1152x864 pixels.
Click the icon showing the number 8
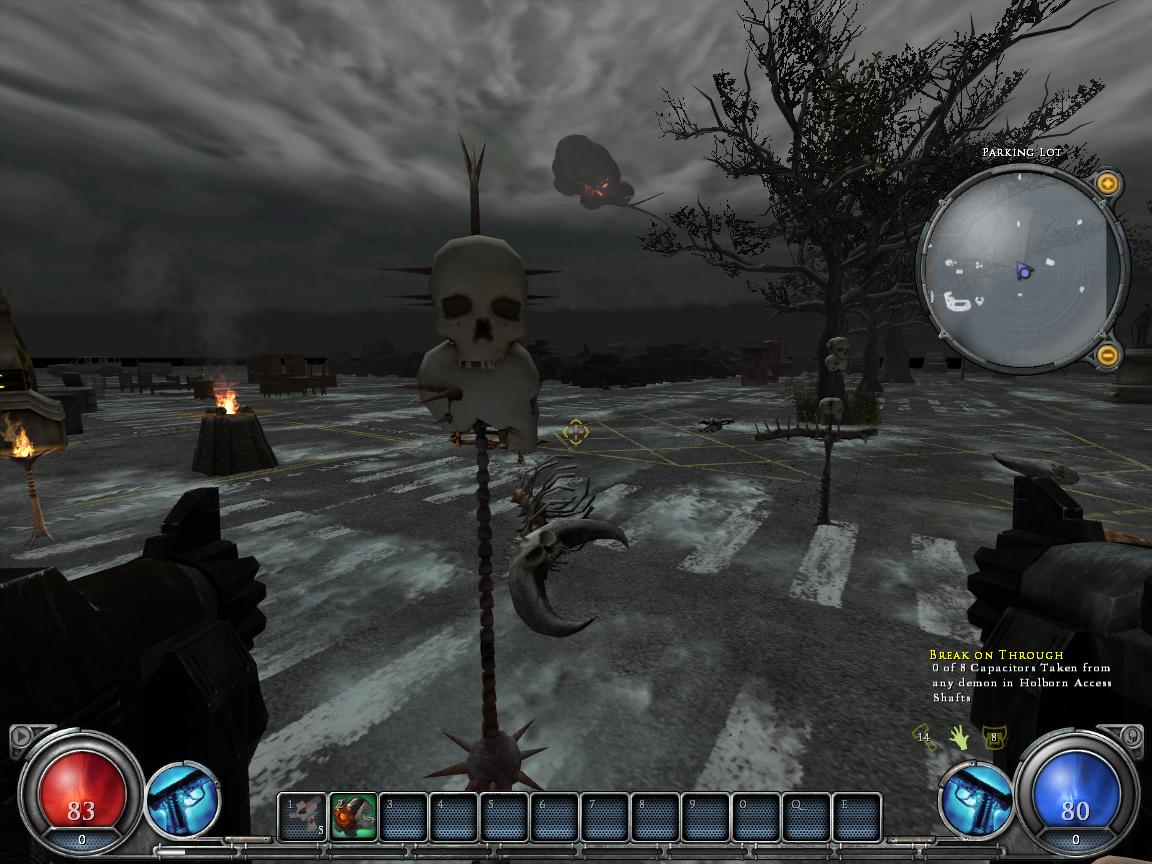[x=993, y=738]
